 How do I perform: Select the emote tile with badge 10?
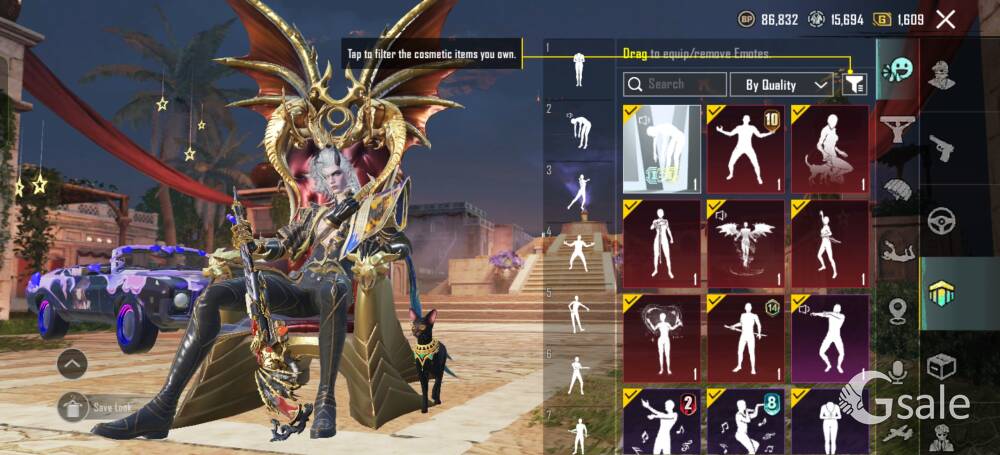(x=745, y=149)
